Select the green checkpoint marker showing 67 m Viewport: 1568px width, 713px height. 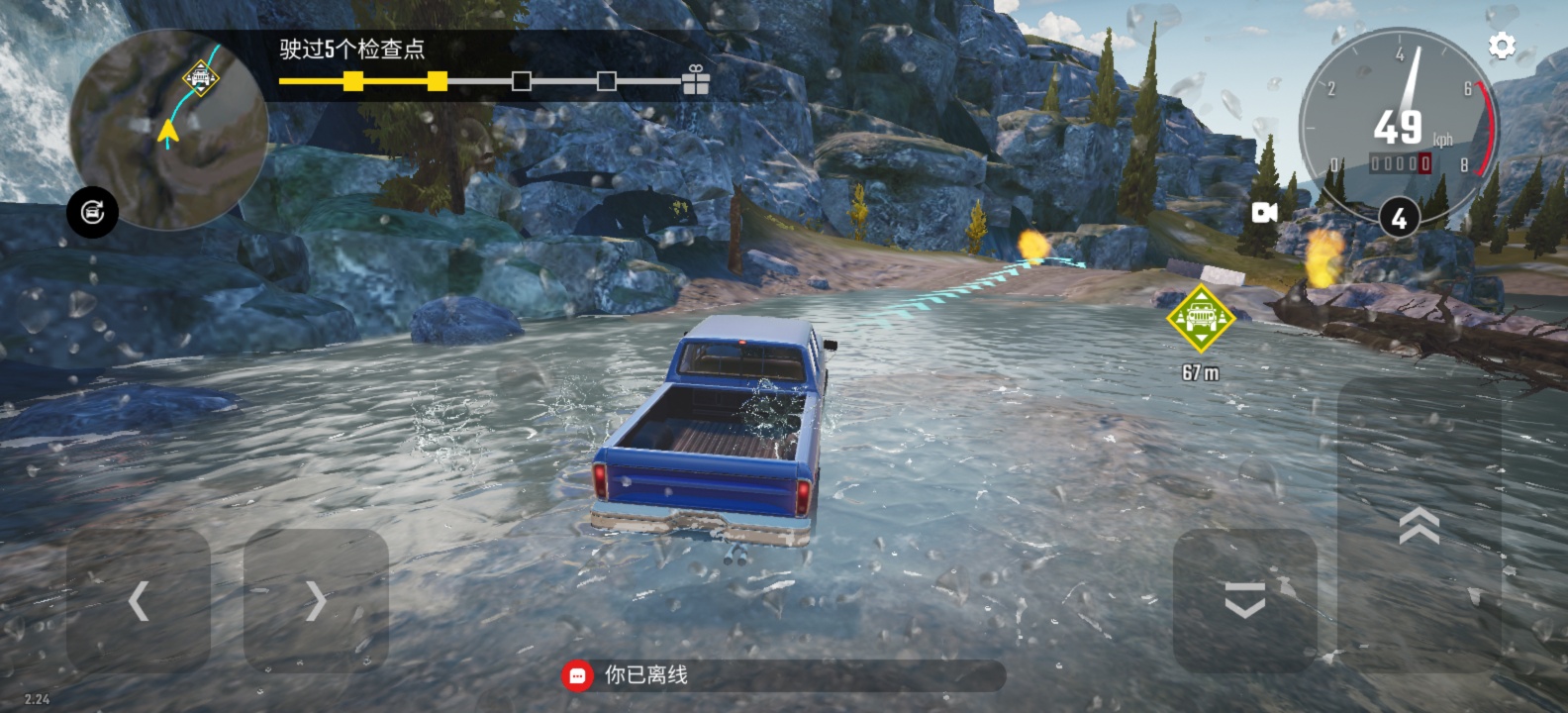[1200, 319]
